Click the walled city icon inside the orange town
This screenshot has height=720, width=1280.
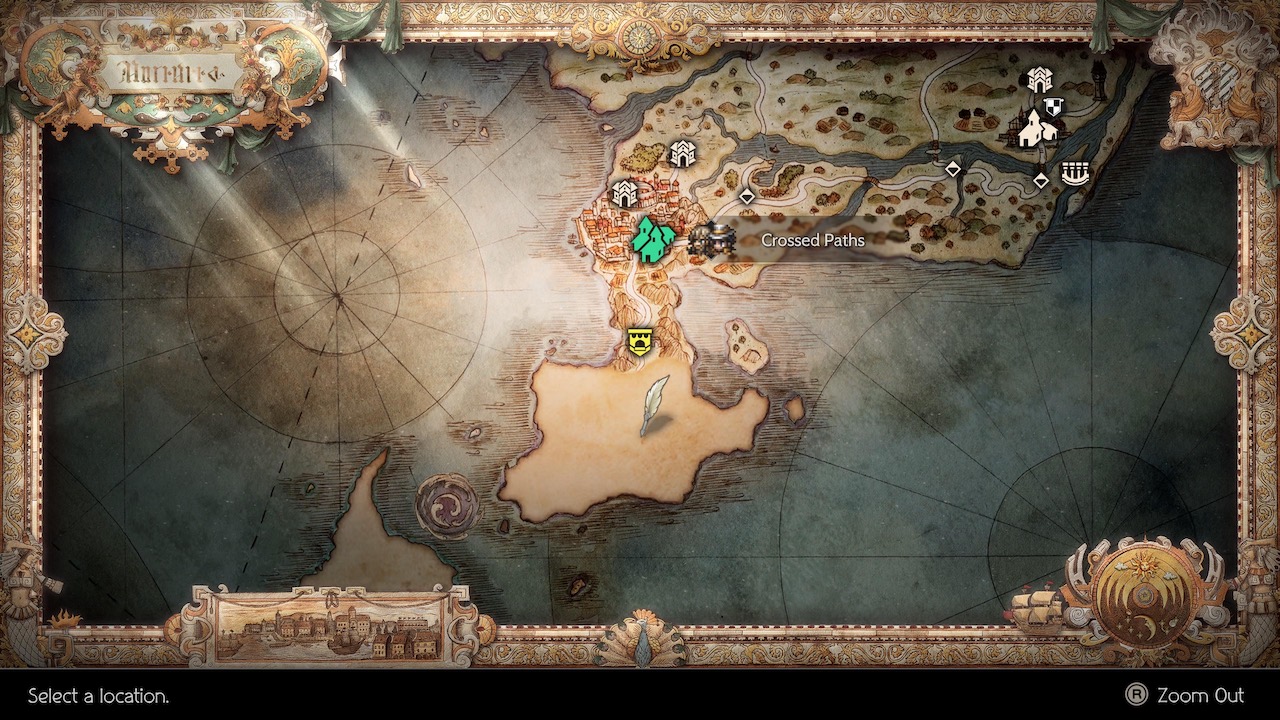623,192
